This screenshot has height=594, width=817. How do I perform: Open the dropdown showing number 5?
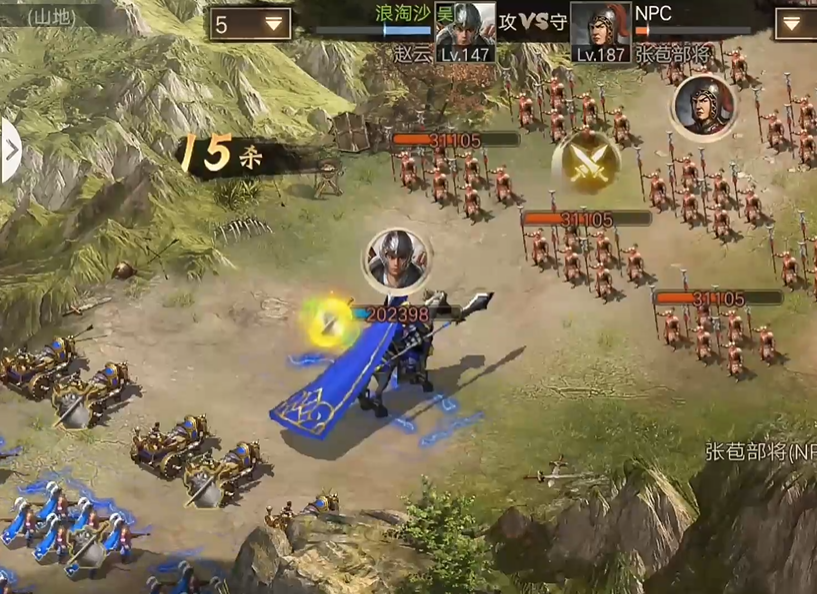250,24
